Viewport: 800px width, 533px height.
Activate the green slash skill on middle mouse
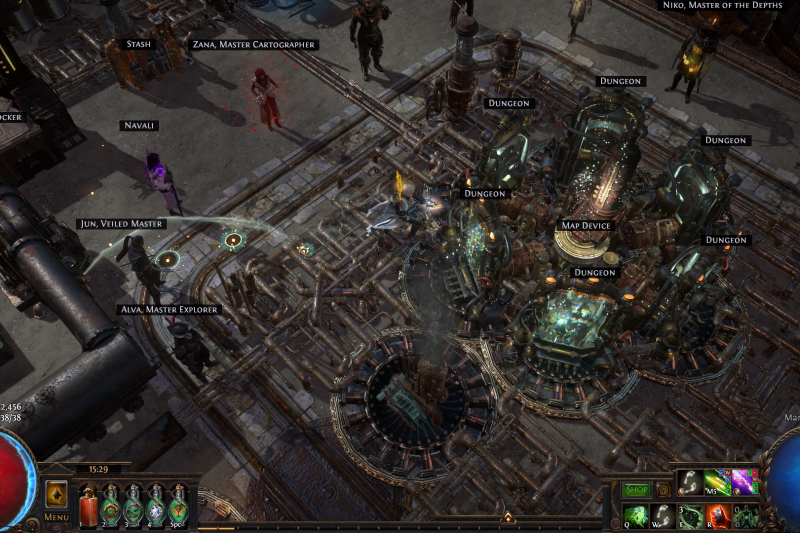pos(718,482)
